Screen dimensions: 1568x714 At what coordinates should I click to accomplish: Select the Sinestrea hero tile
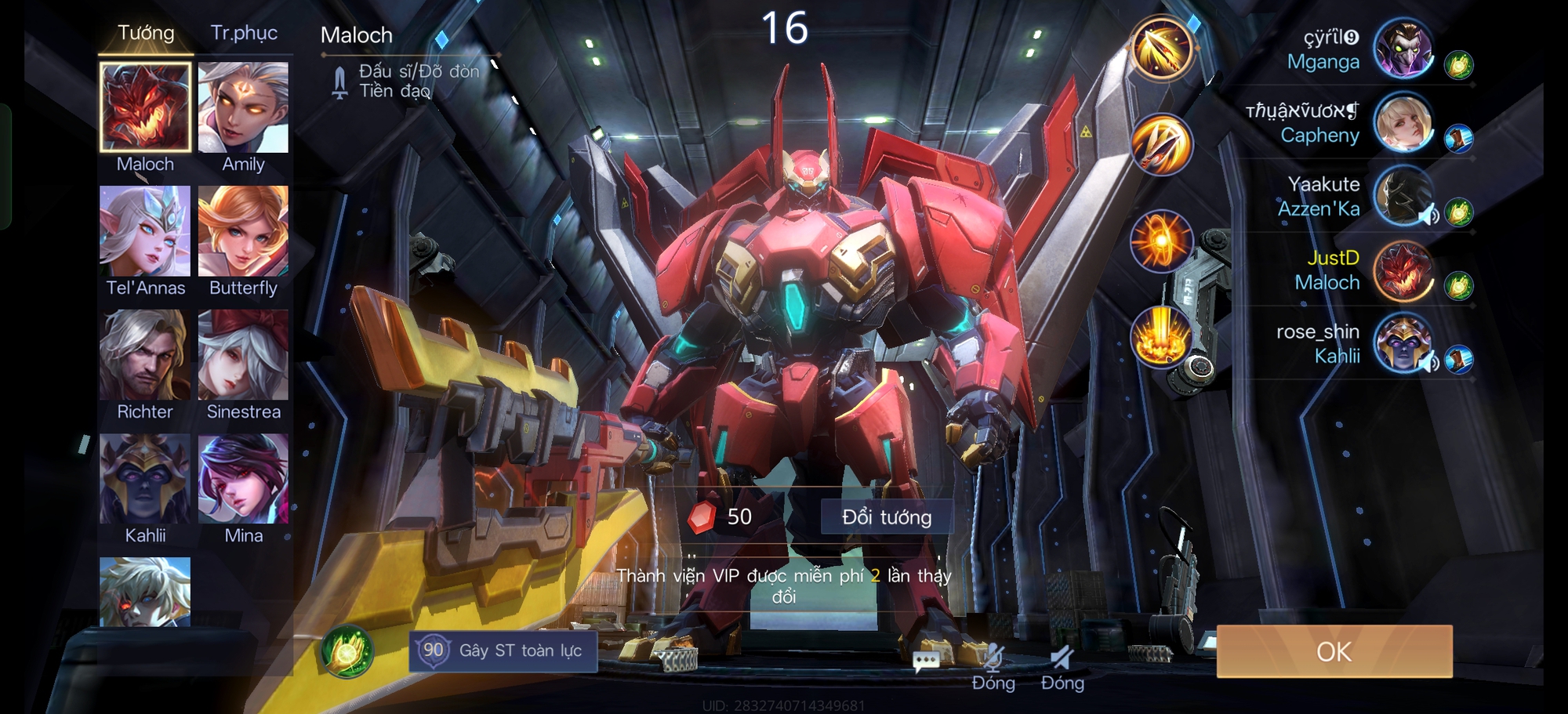[243, 355]
